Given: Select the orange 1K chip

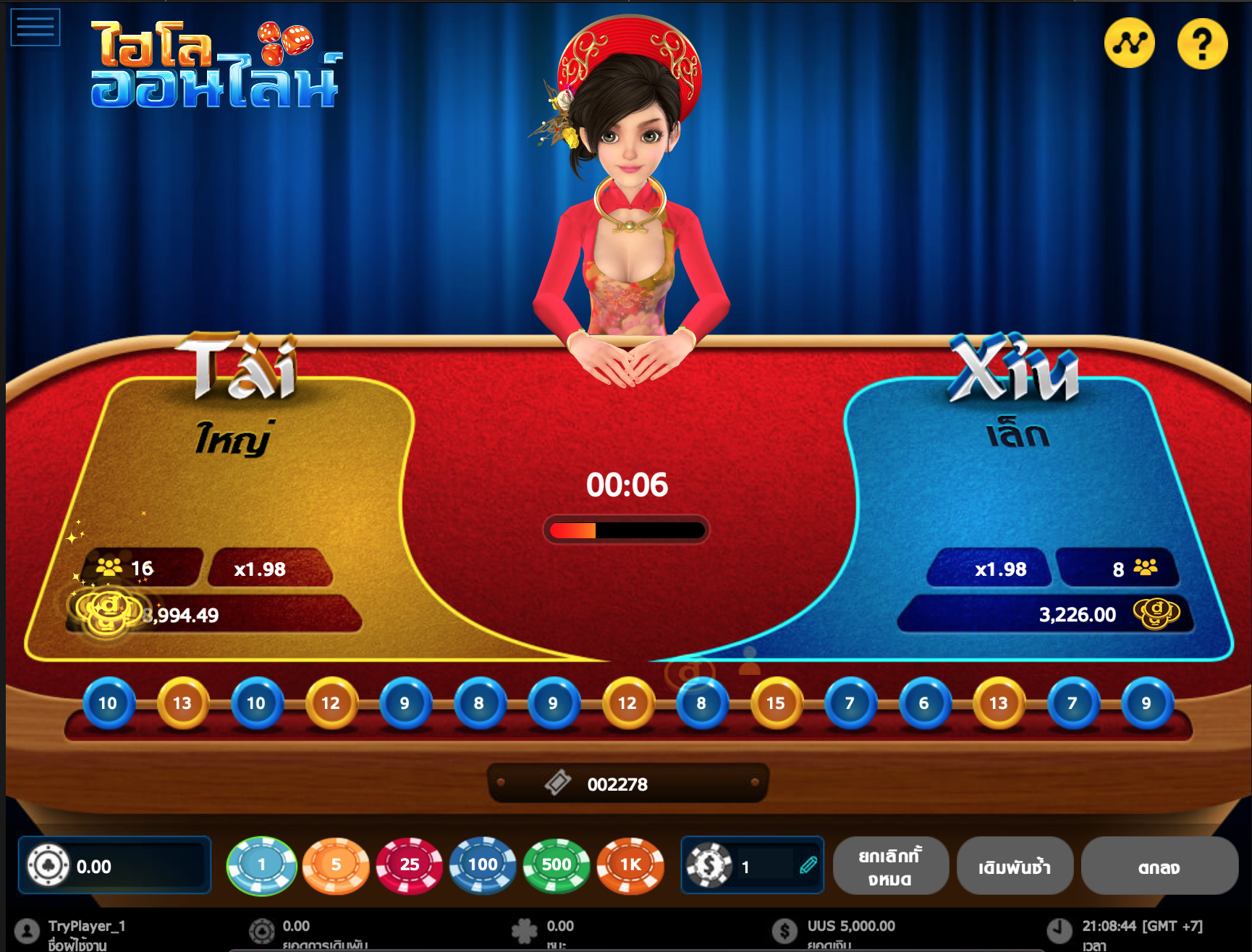Looking at the screenshot, I should pyautogui.click(x=628, y=864).
